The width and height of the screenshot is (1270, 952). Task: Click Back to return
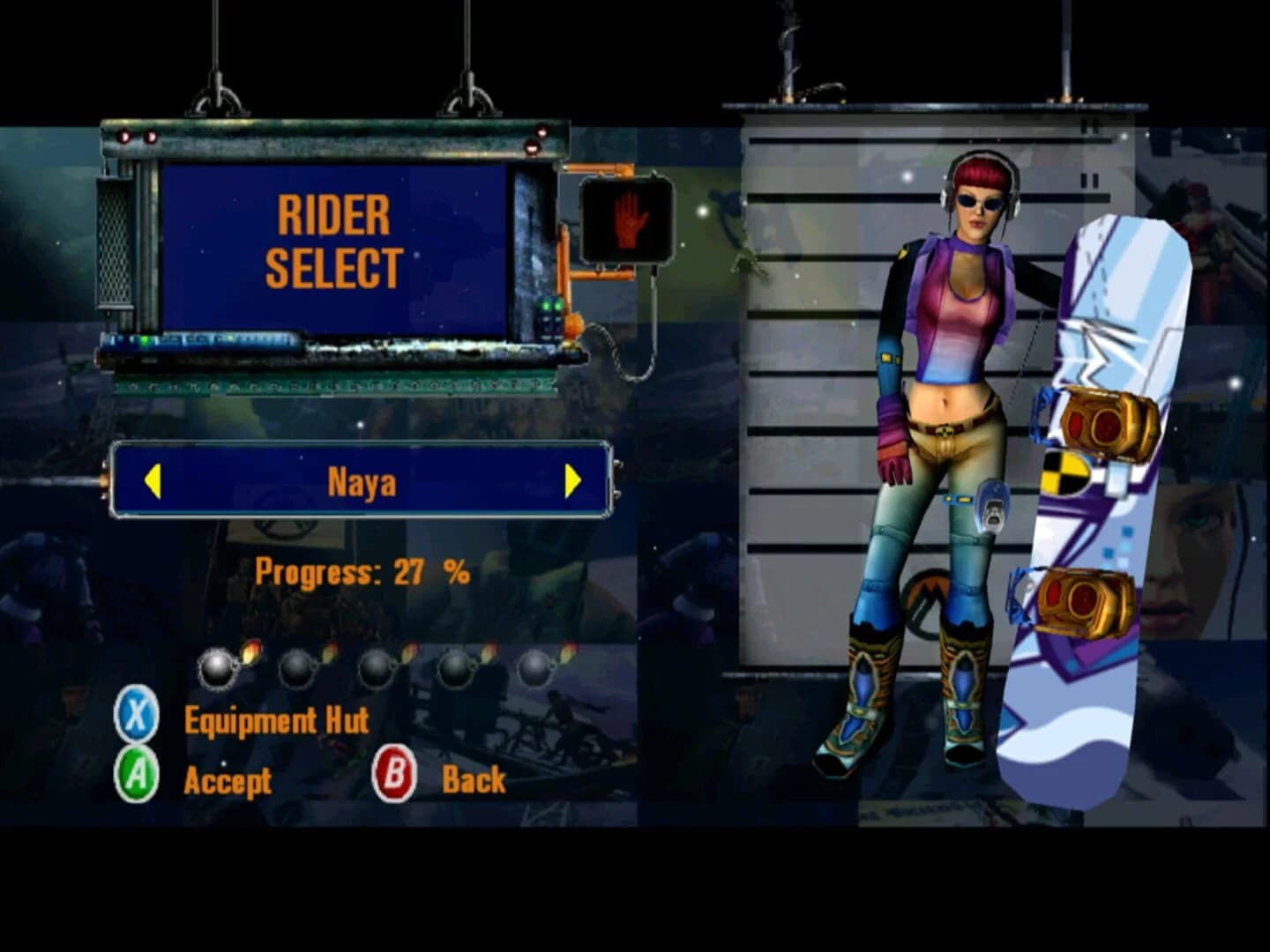pos(474,779)
